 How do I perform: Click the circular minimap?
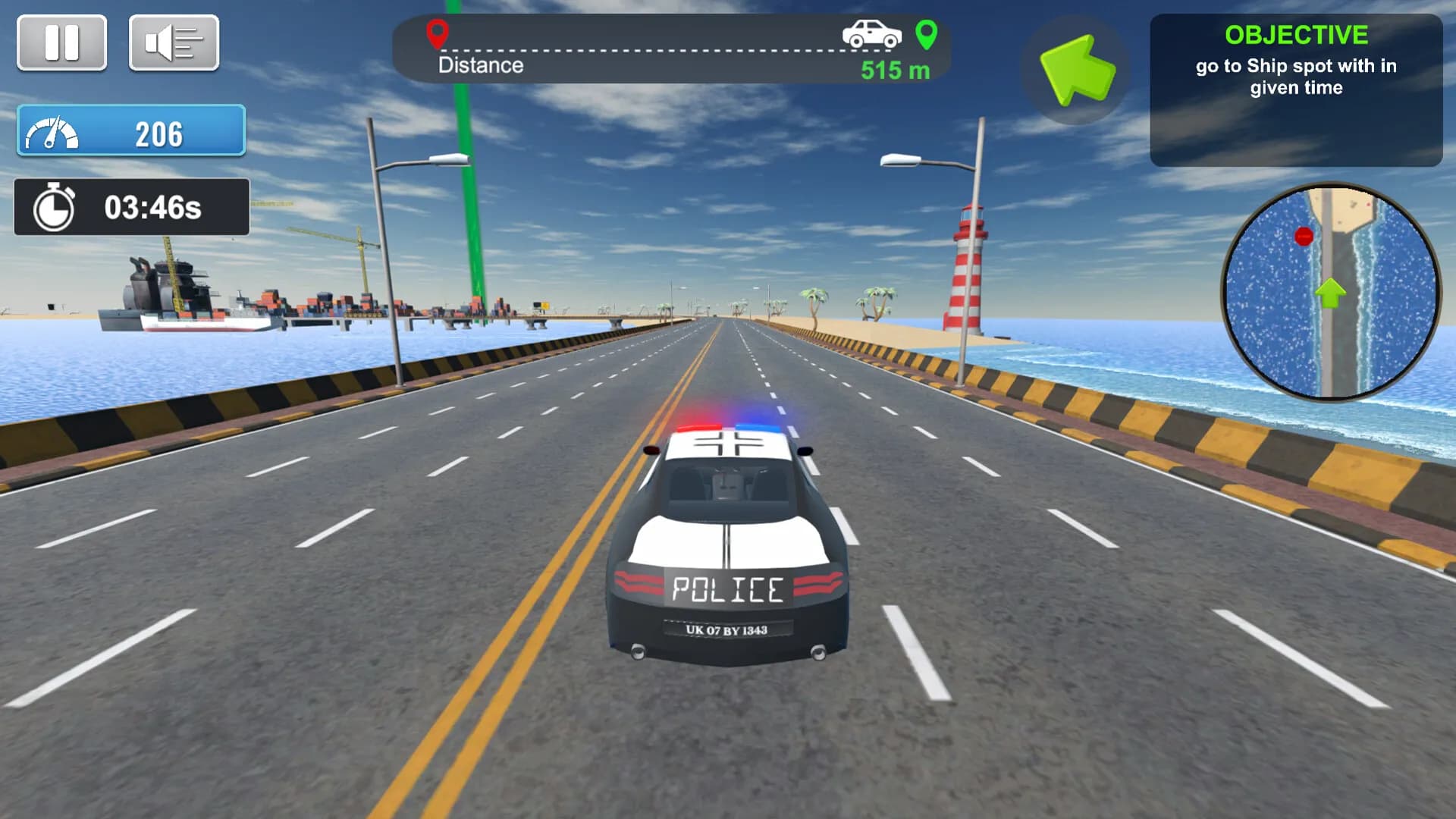(x=1331, y=292)
